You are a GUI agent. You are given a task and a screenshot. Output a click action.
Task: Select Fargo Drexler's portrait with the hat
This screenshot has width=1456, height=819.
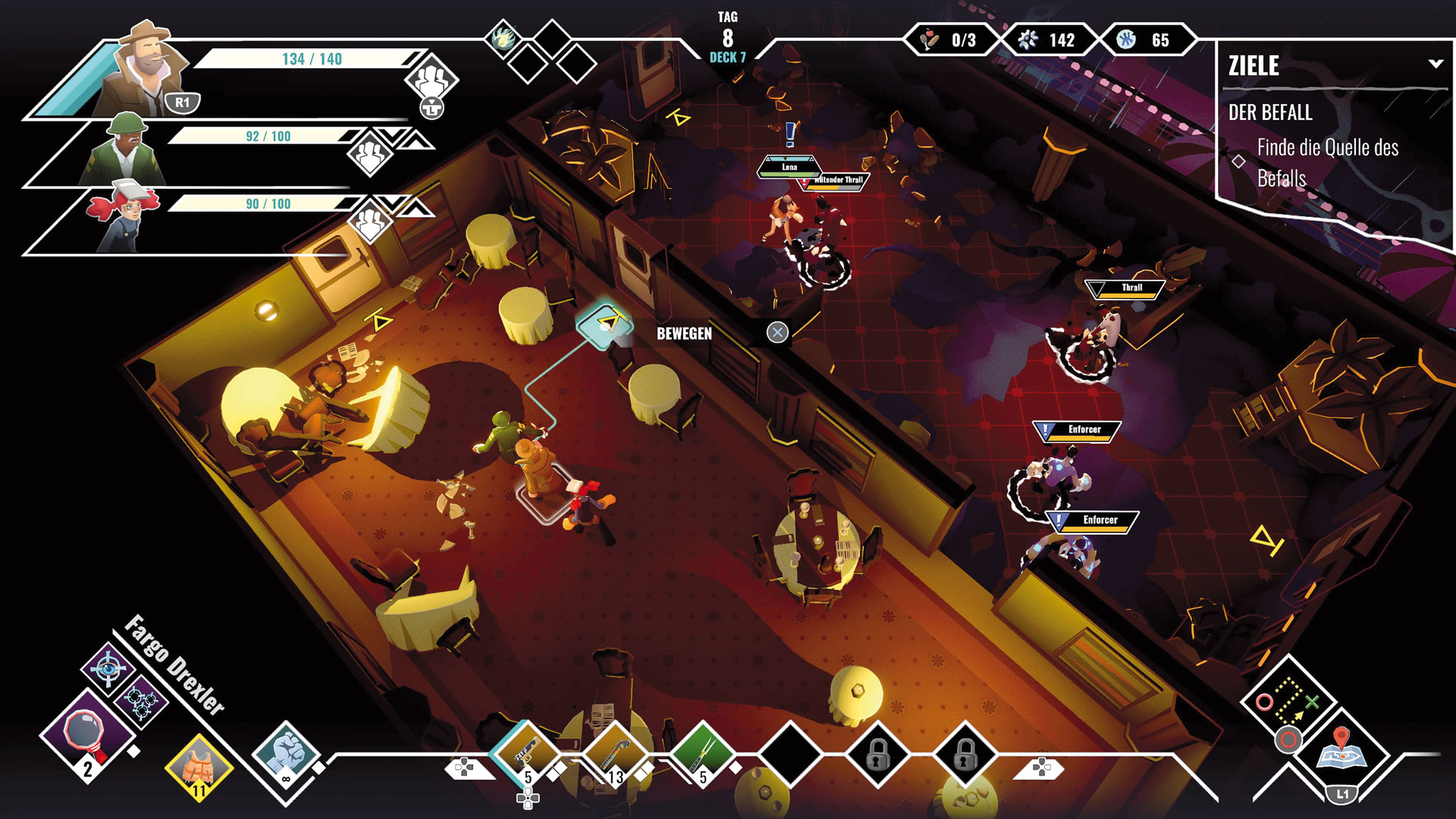(x=148, y=72)
